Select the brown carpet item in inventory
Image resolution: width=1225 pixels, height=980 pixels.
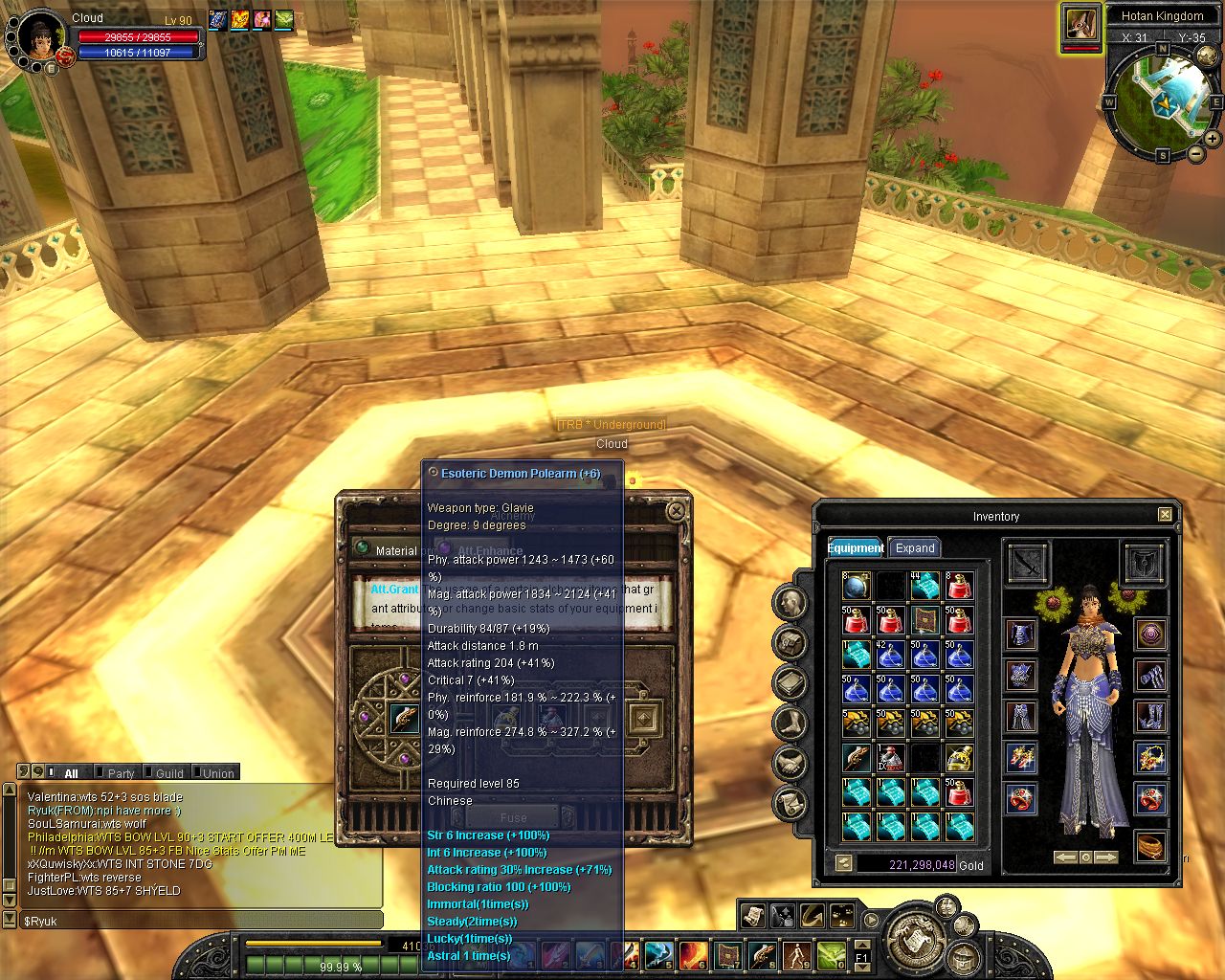click(x=924, y=620)
